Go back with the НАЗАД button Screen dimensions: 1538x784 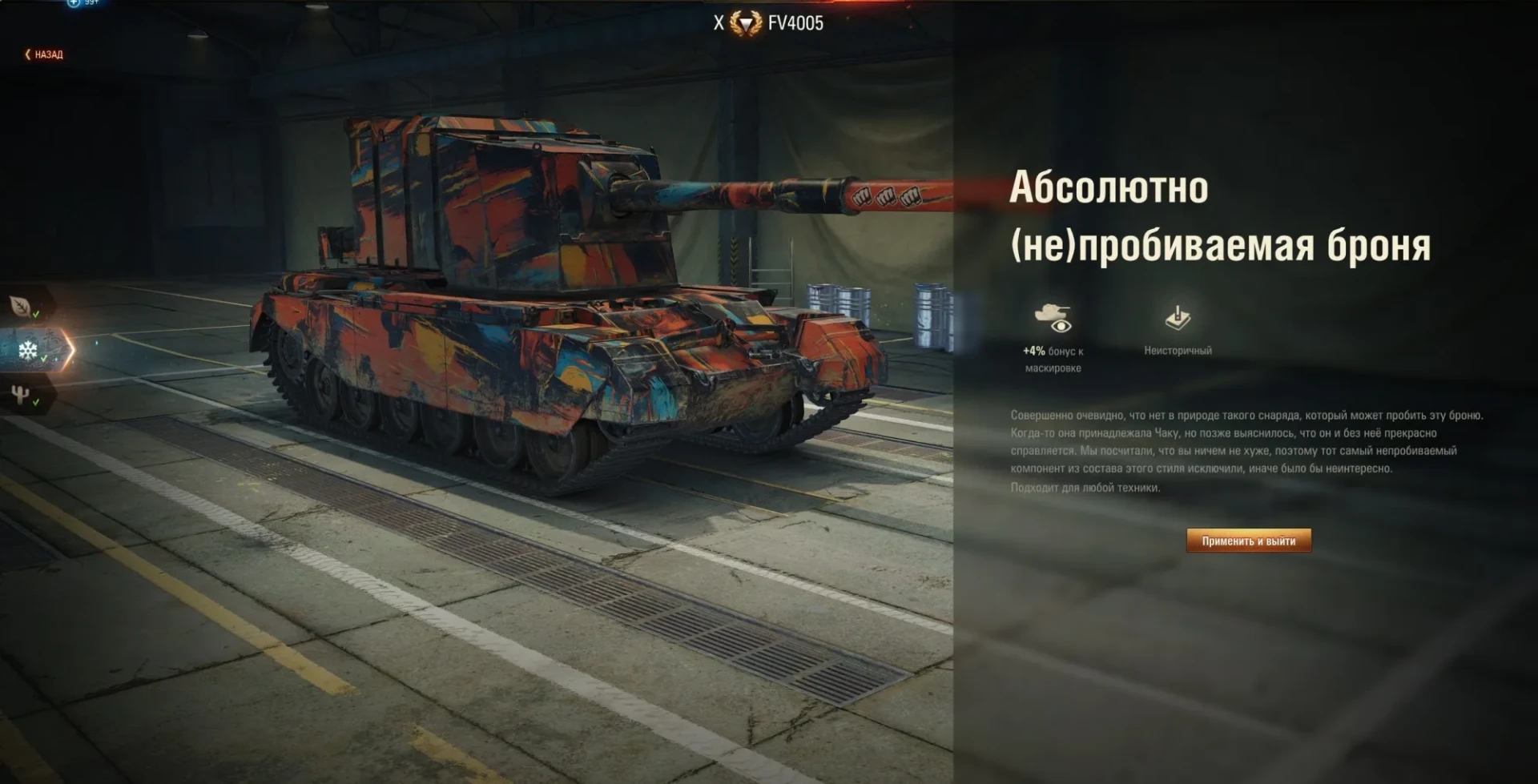pos(44,54)
